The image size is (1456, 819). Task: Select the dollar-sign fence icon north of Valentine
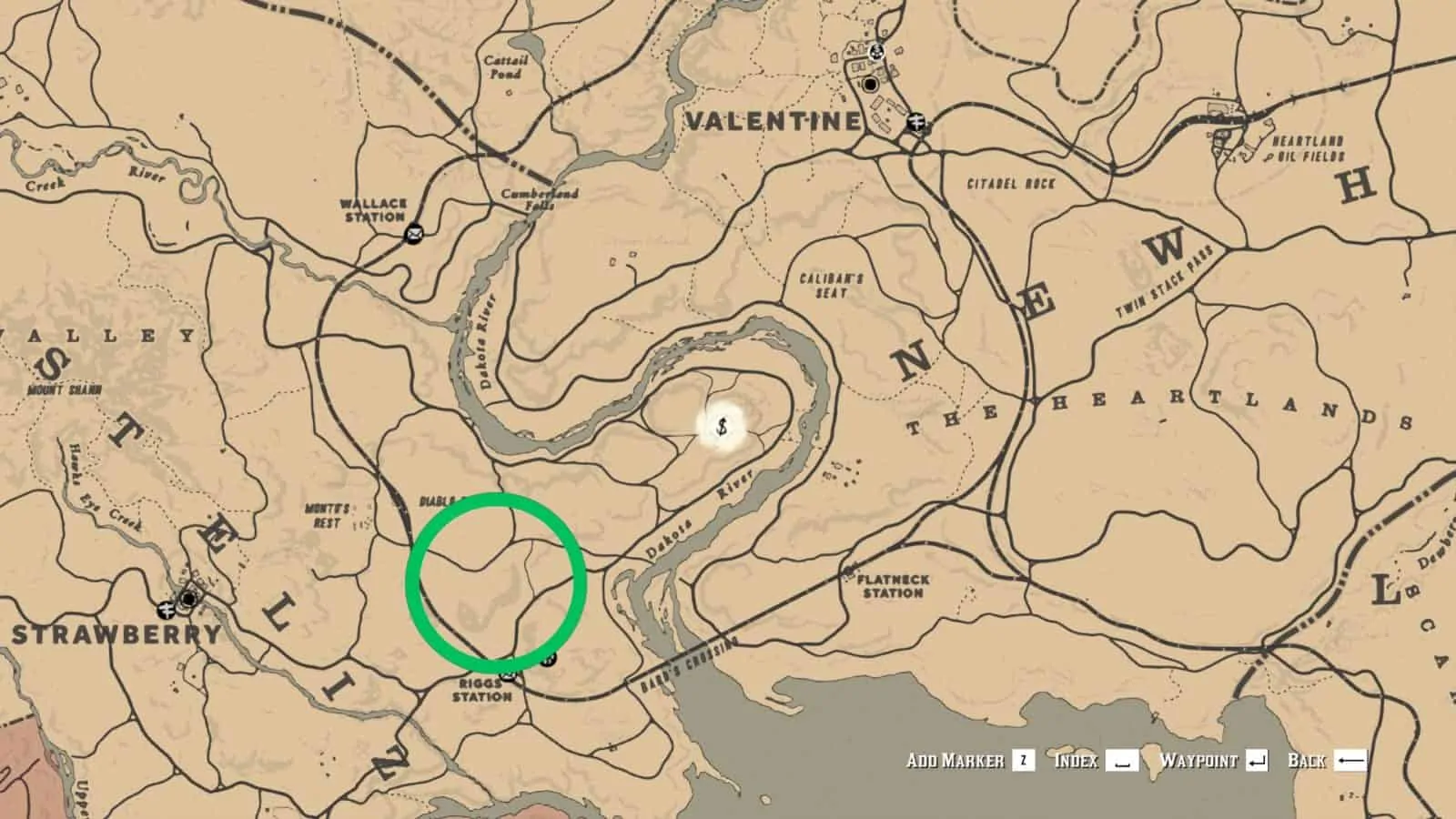pos(875,52)
